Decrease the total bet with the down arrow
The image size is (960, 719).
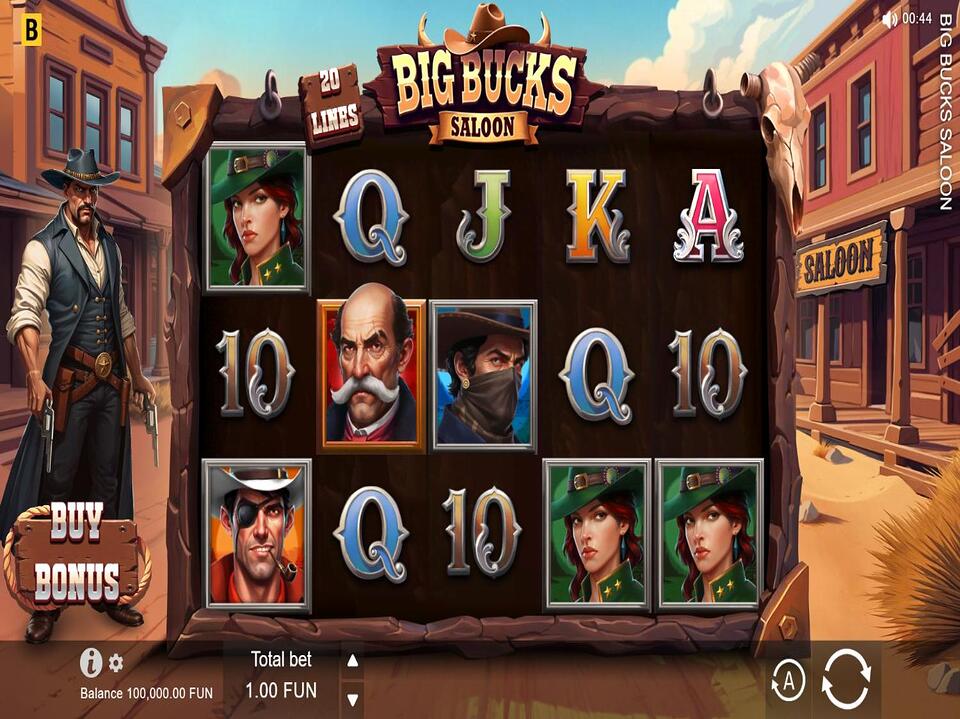point(352,698)
